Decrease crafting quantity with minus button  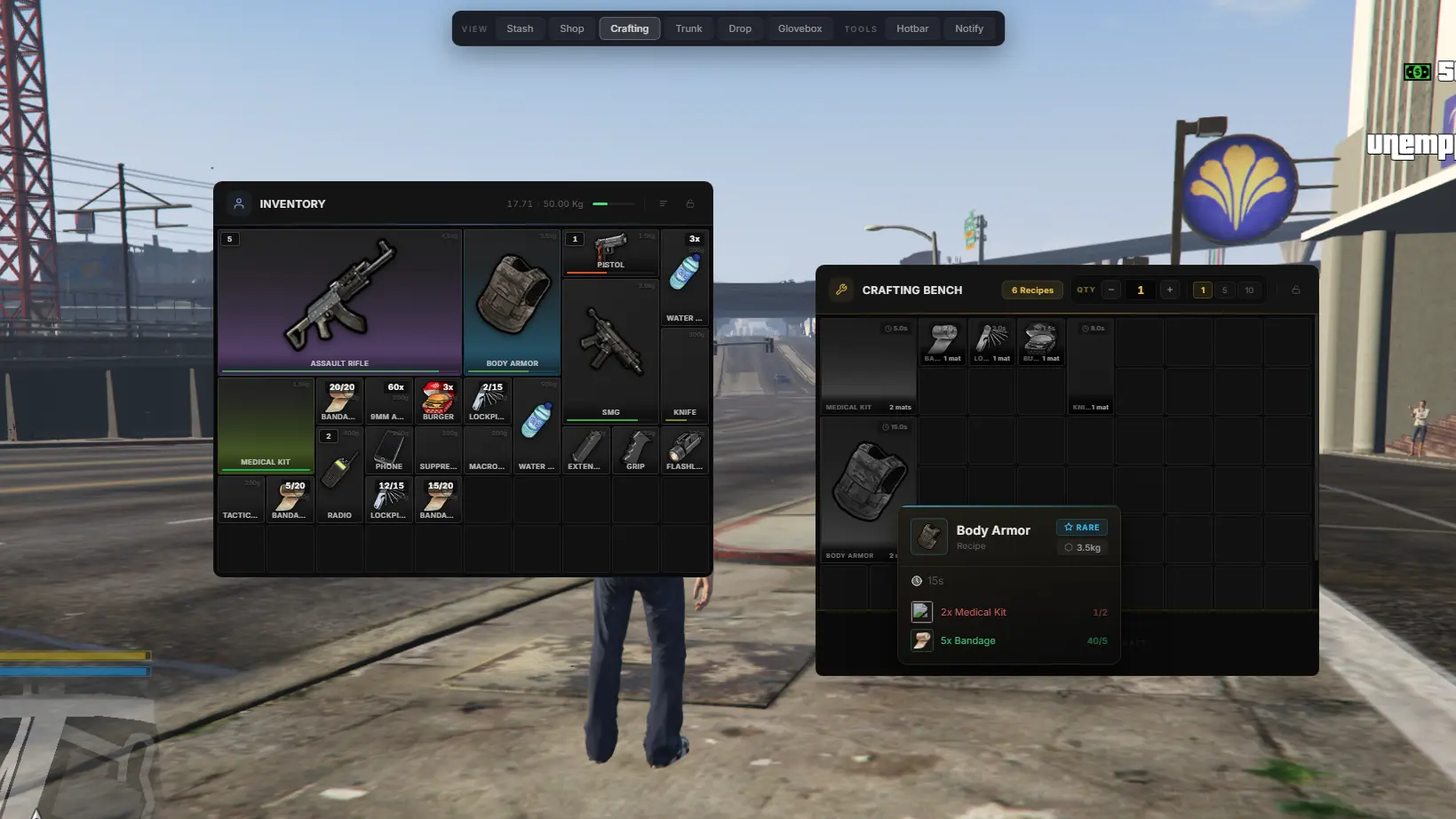coord(1111,290)
